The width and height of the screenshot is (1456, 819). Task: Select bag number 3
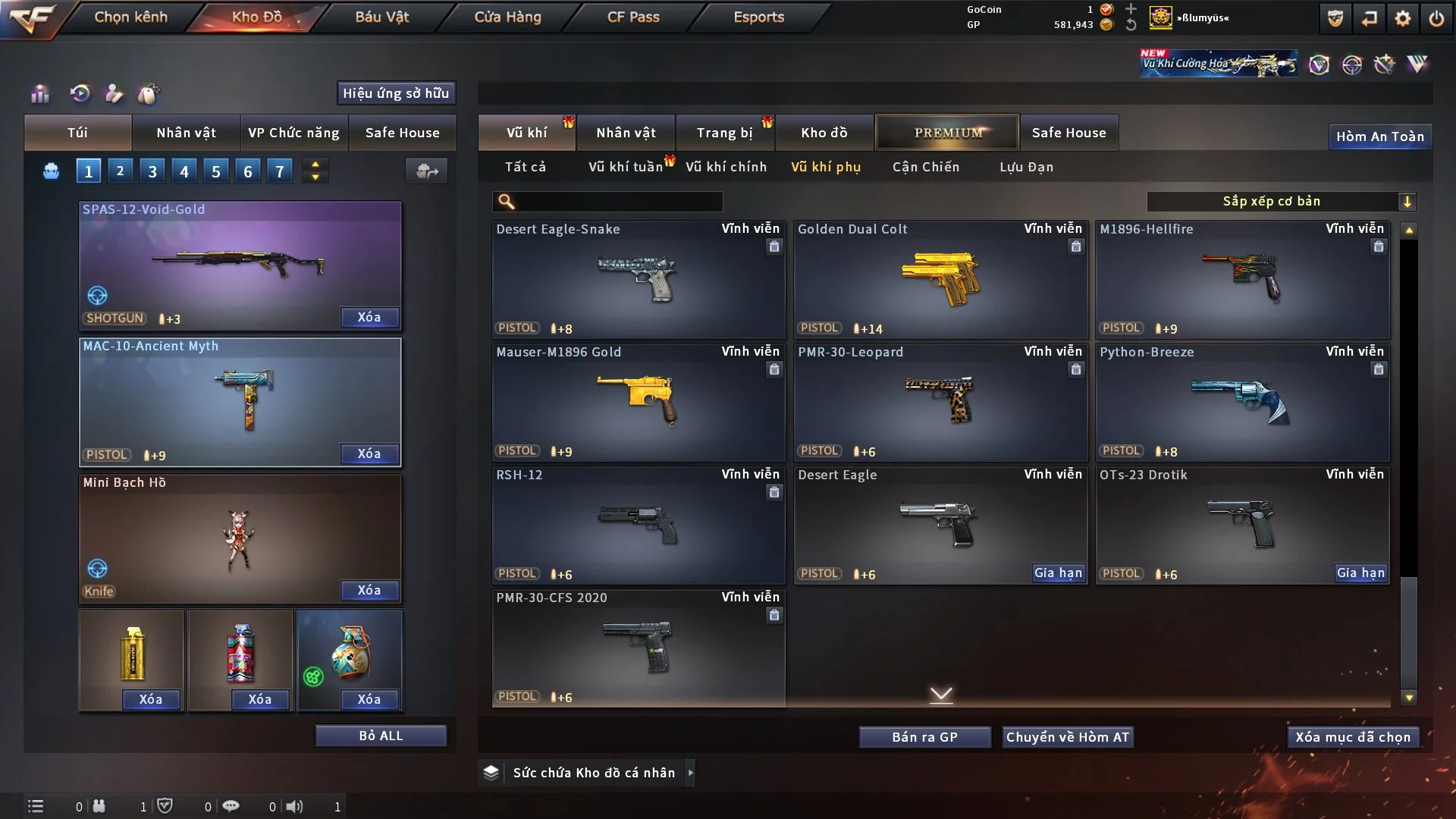pyautogui.click(x=152, y=171)
